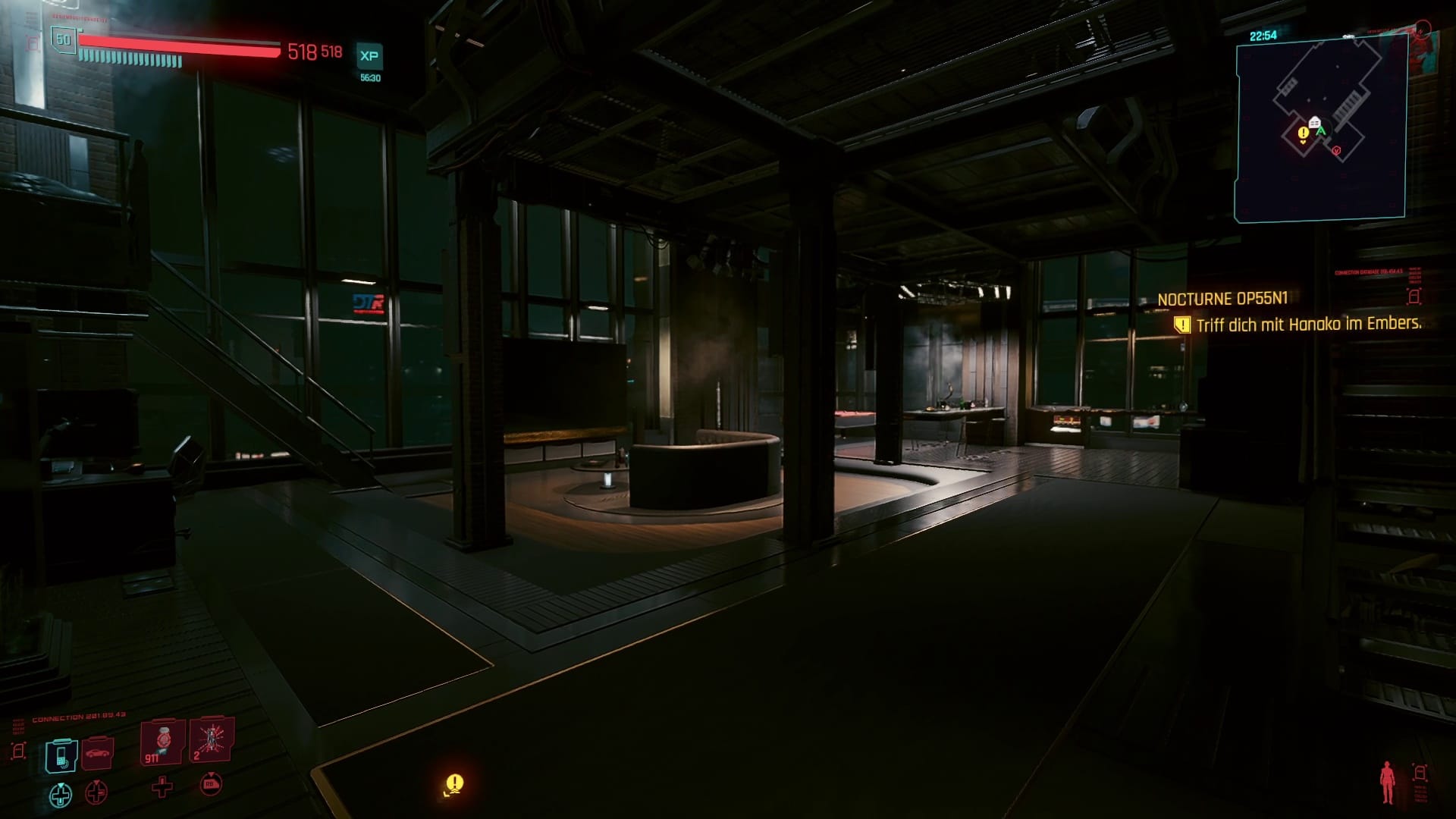Click the XP indicator badge
The image size is (1456, 819).
[x=369, y=56]
